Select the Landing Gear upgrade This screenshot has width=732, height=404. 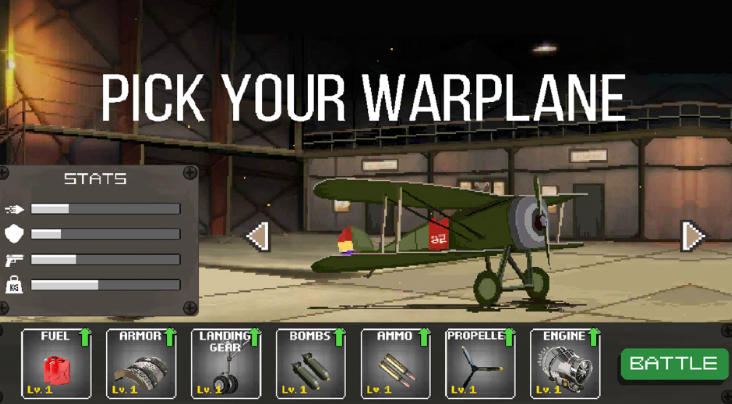coord(226,364)
